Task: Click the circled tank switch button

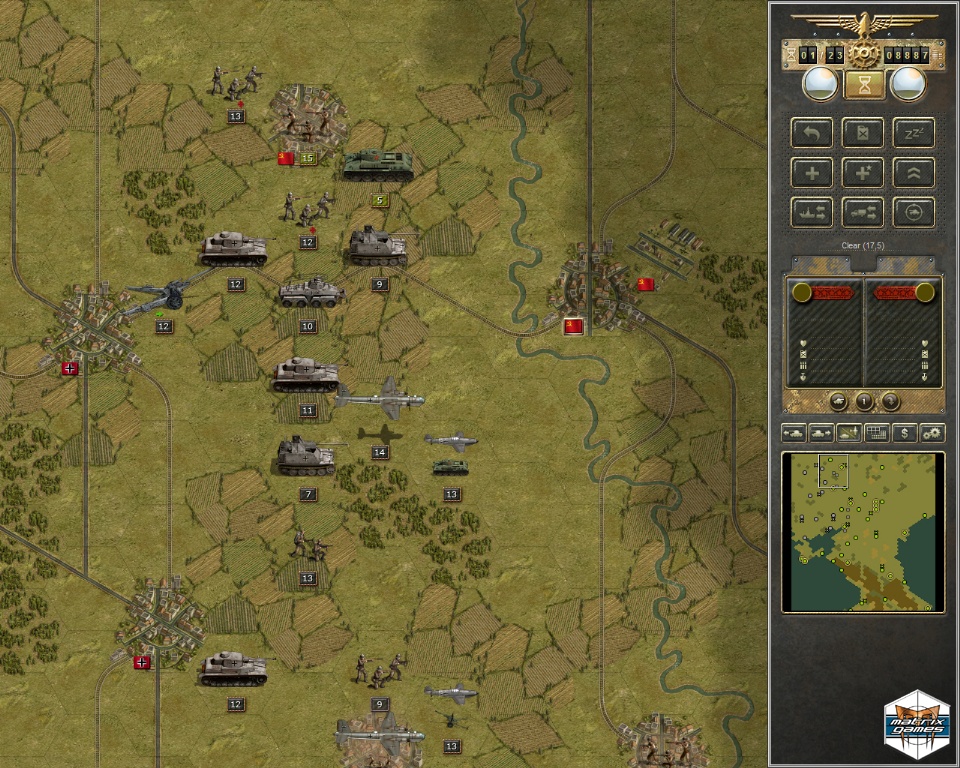Action: click(x=914, y=211)
